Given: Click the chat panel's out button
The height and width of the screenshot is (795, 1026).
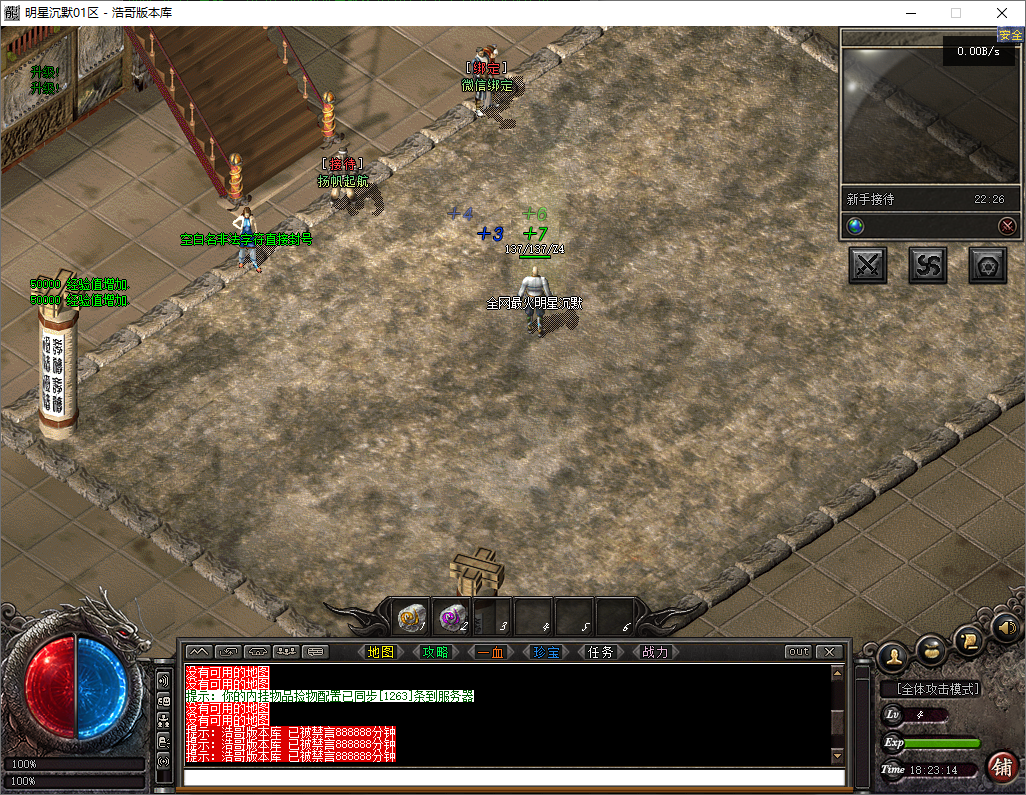Looking at the screenshot, I should pos(798,652).
